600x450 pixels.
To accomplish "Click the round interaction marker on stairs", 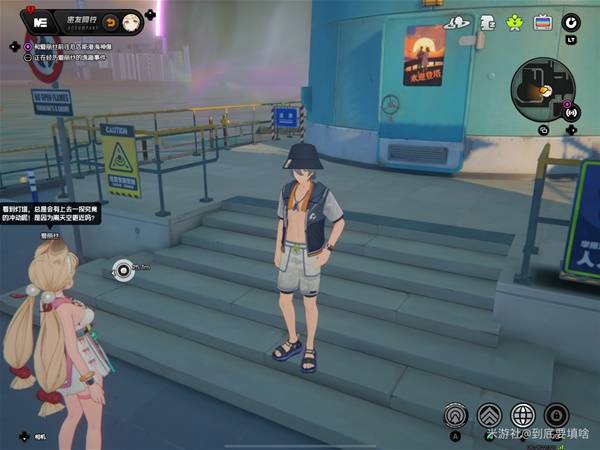I will [122, 267].
